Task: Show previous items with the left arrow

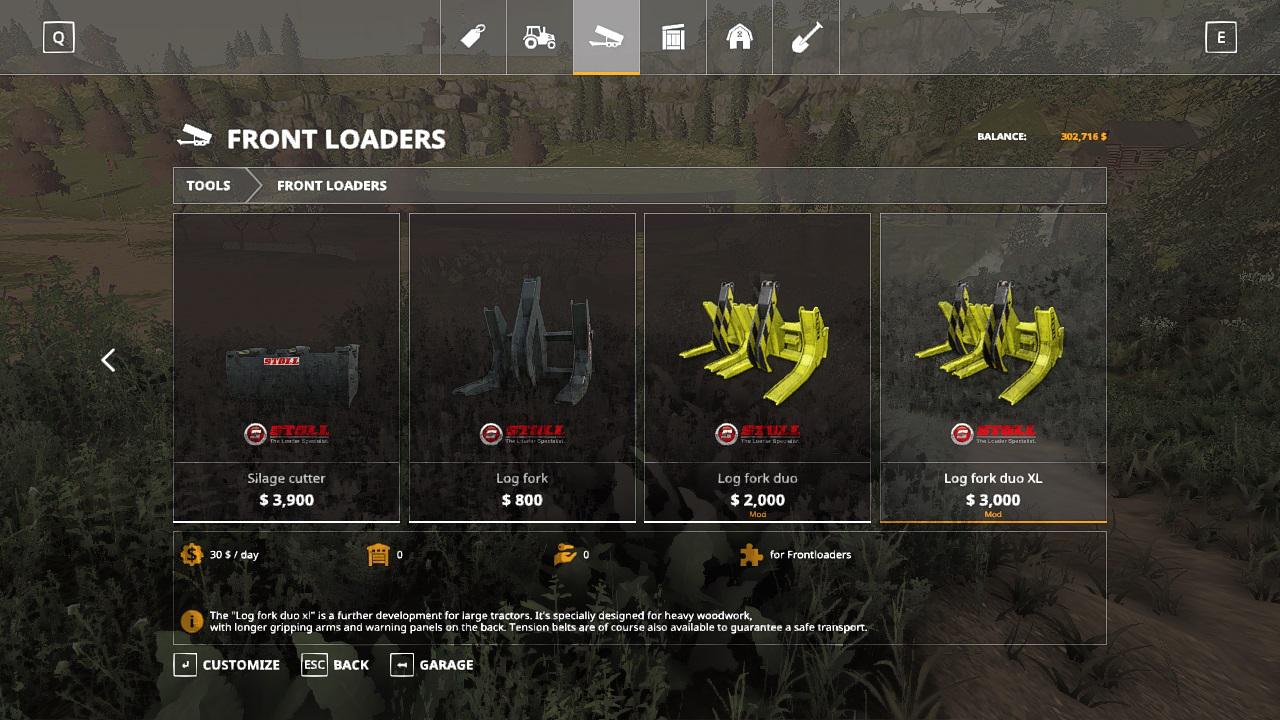Action: pos(108,360)
